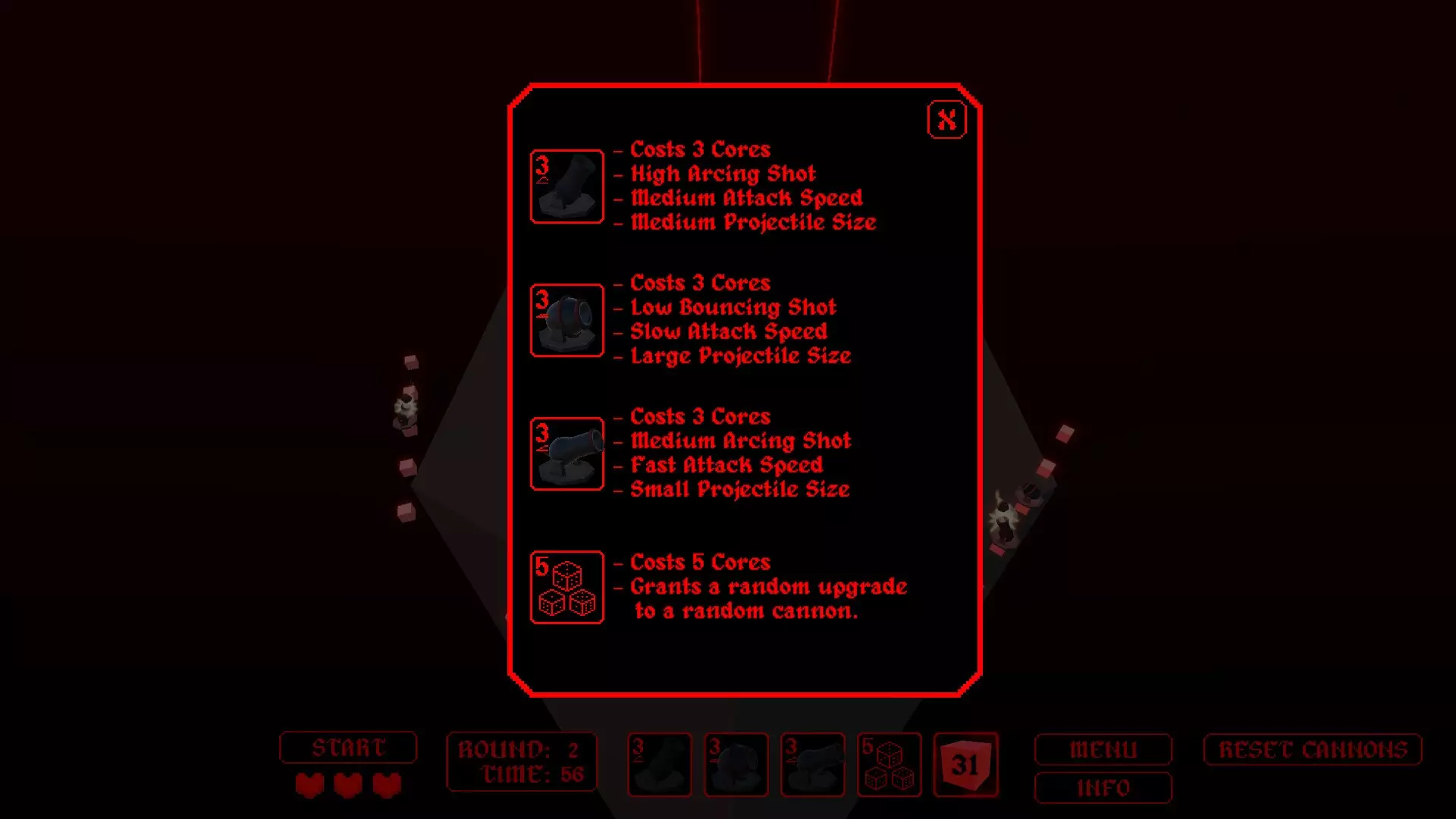Click the dice random upgrade icon
The image size is (1456, 819).
tap(566, 587)
